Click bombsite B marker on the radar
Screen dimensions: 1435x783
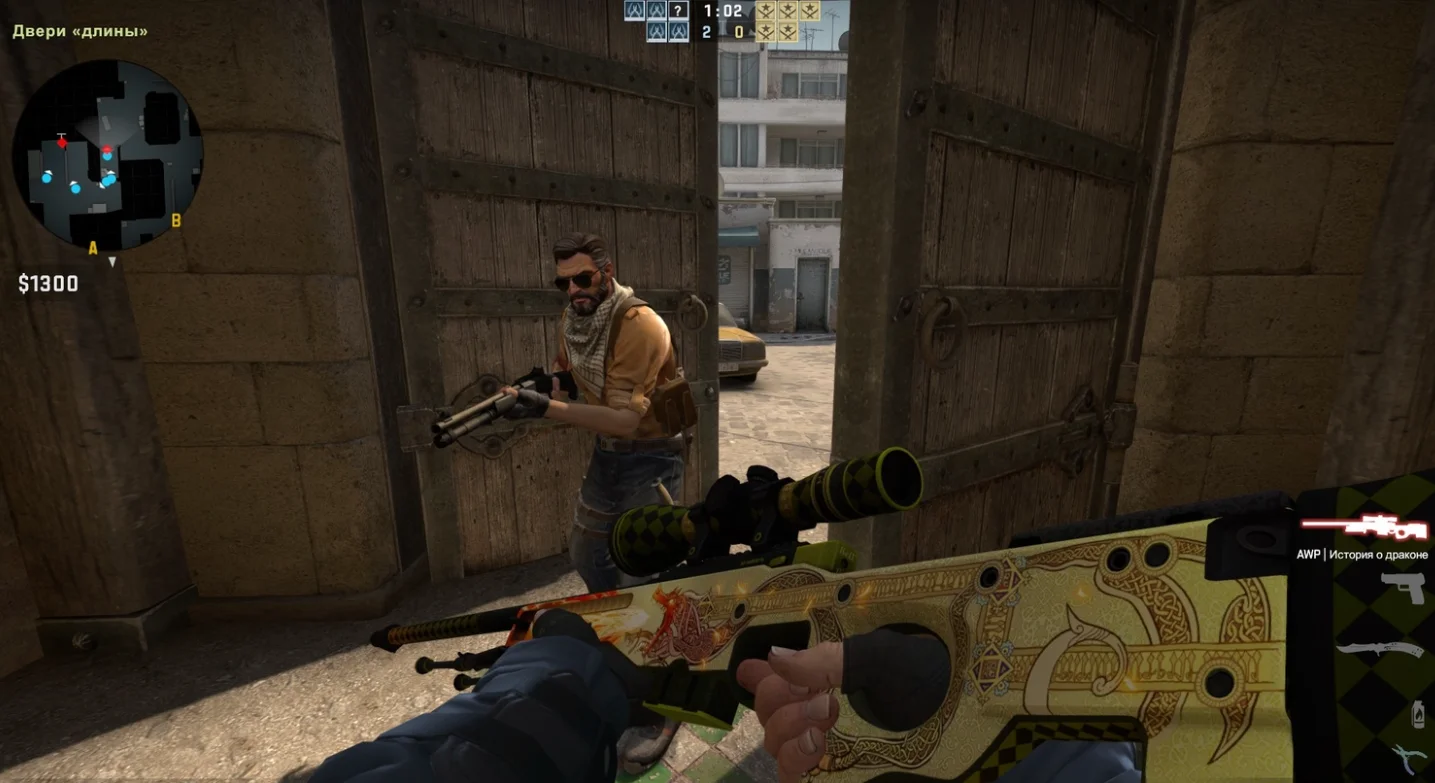point(176,221)
